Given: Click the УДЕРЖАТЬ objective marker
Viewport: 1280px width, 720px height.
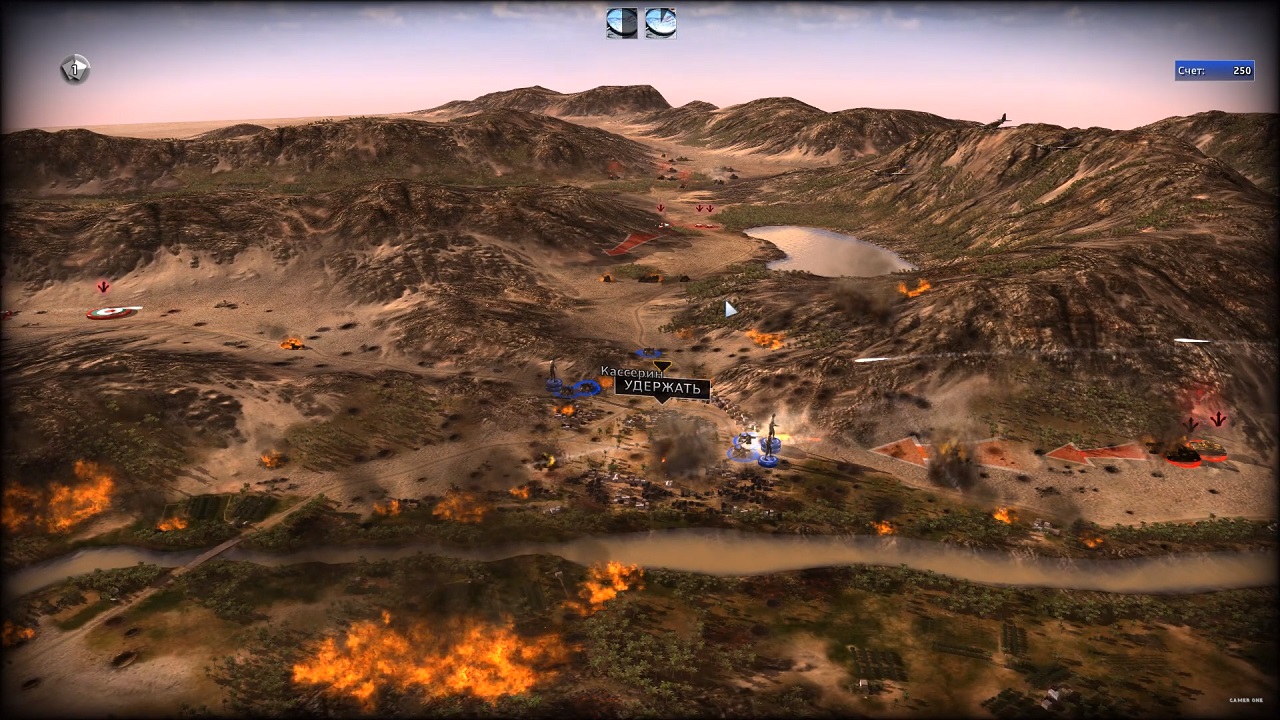Looking at the screenshot, I should pos(662,388).
